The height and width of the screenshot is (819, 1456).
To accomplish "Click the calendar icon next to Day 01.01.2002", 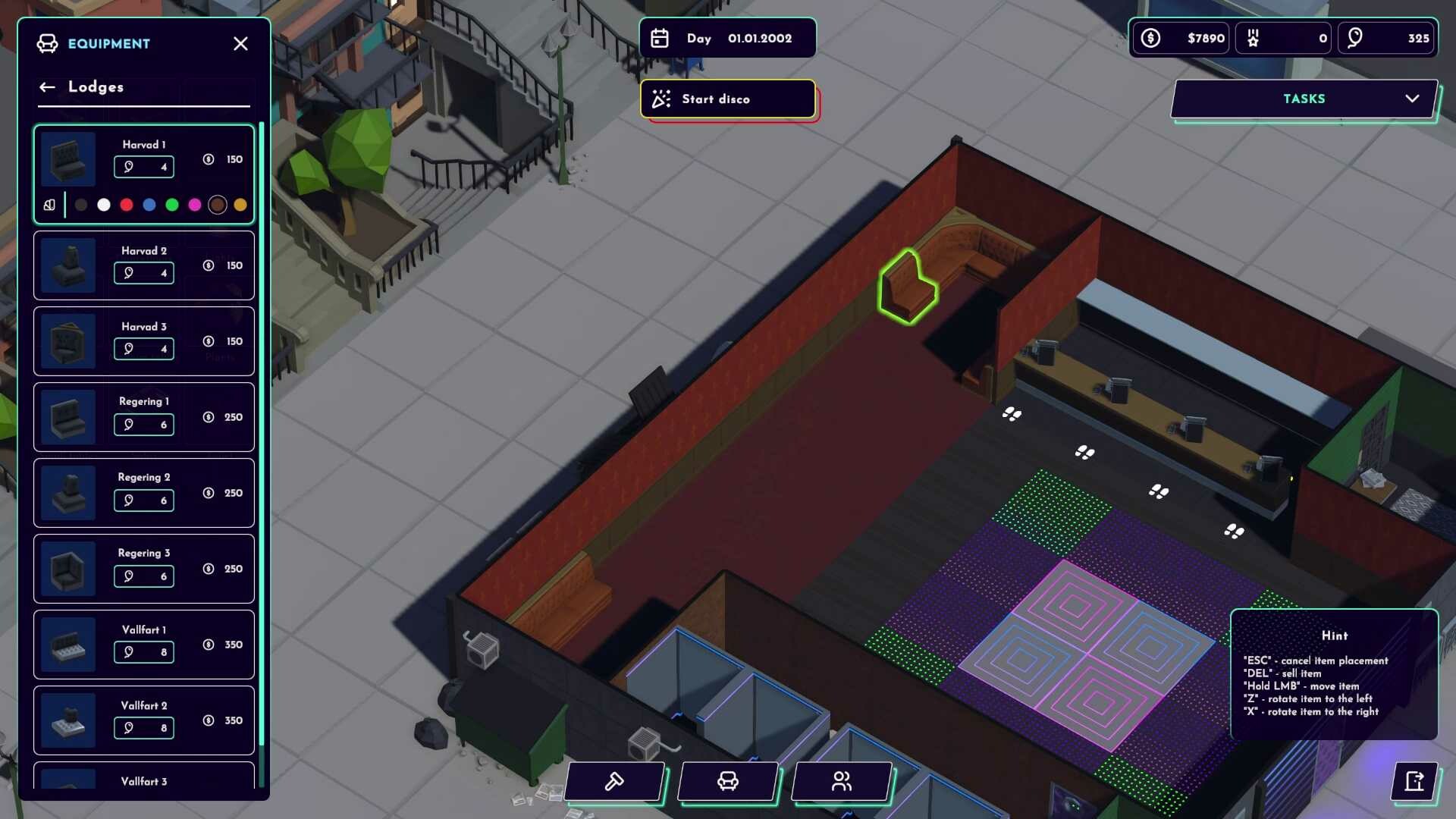I will coord(661,37).
